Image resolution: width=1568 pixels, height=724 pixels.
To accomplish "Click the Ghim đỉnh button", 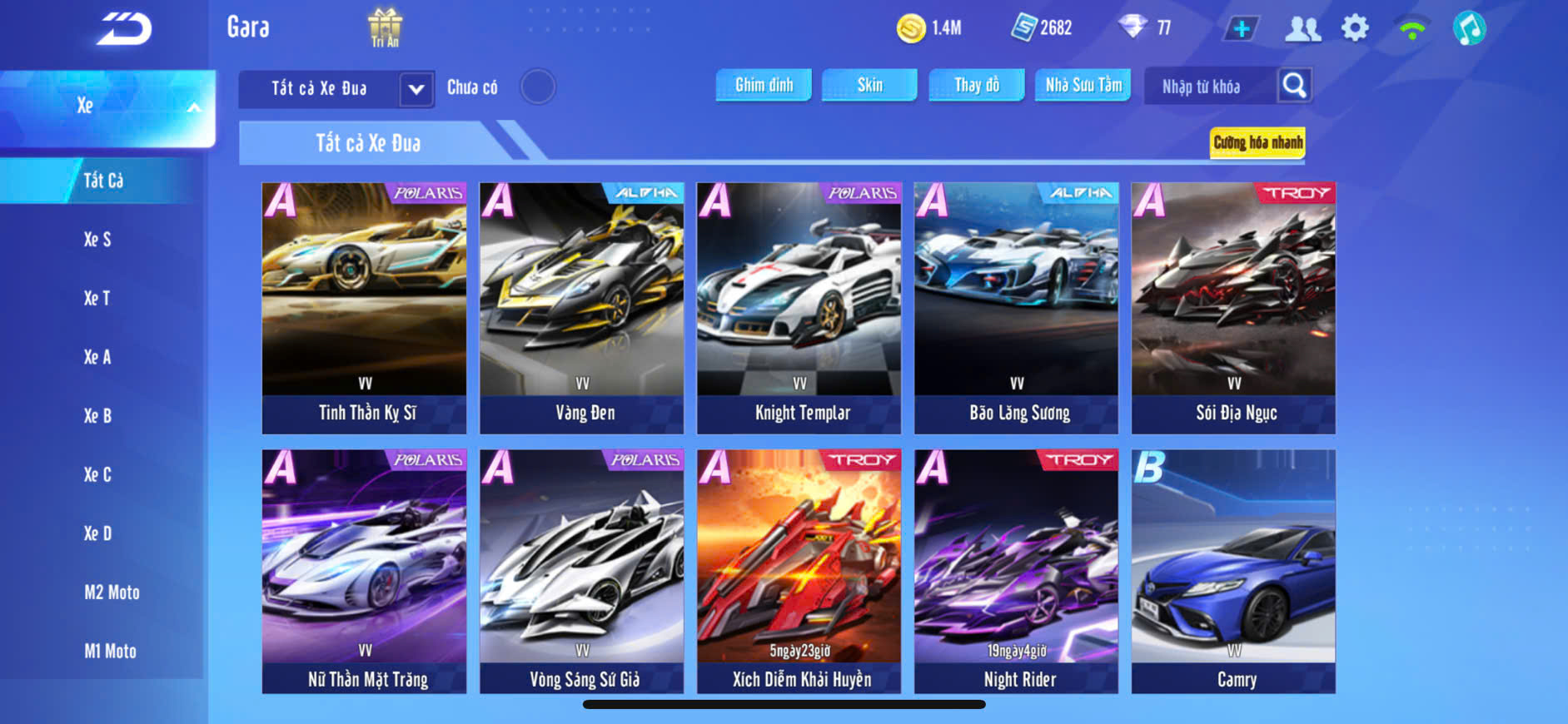I will (764, 85).
